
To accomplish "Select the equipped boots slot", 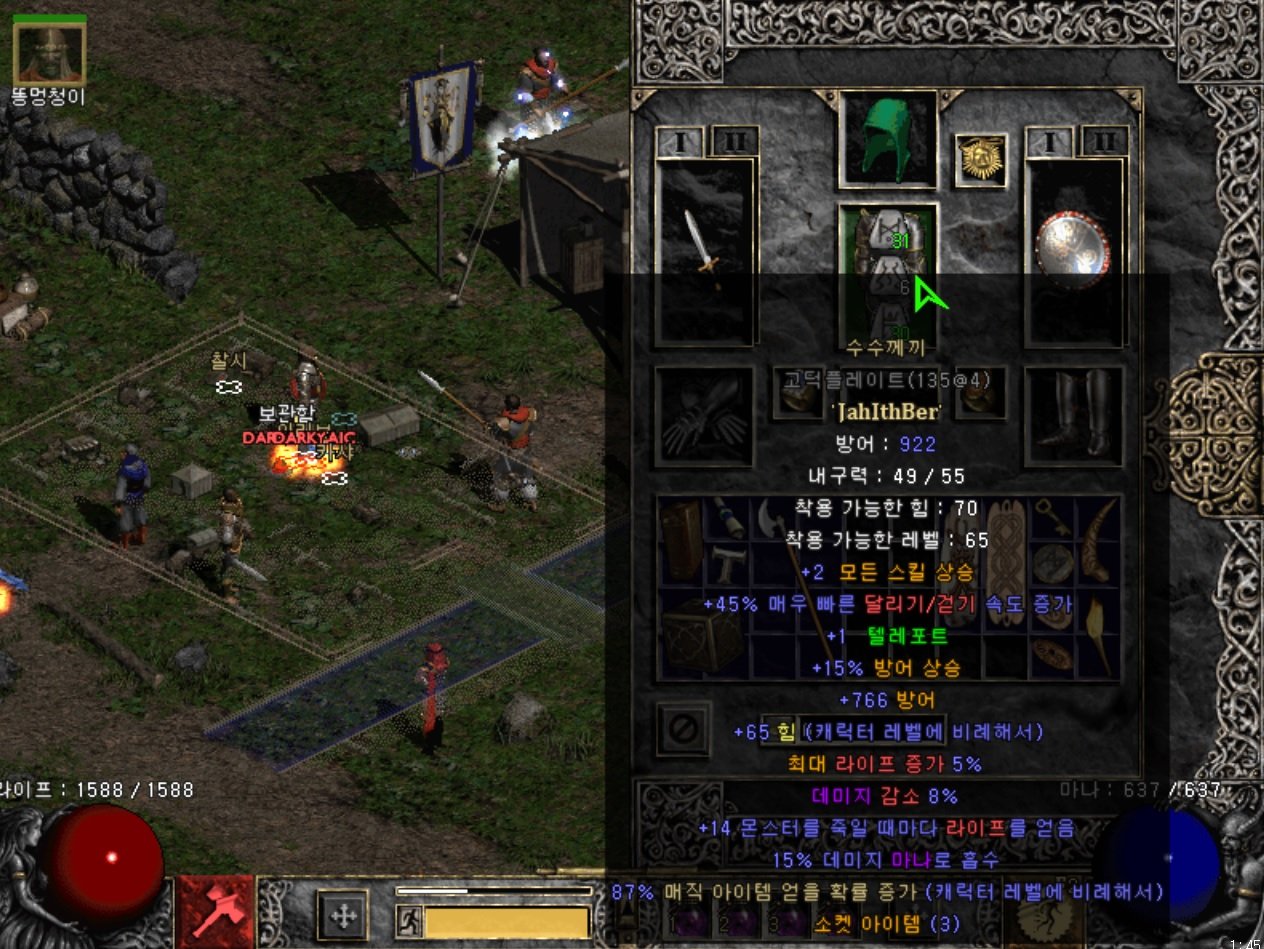I will point(1074,416).
